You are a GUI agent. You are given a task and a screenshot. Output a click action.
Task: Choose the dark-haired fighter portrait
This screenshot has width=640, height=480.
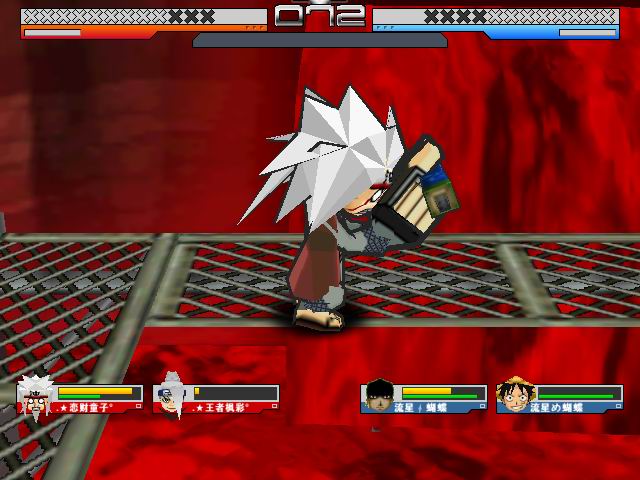pyautogui.click(x=379, y=395)
